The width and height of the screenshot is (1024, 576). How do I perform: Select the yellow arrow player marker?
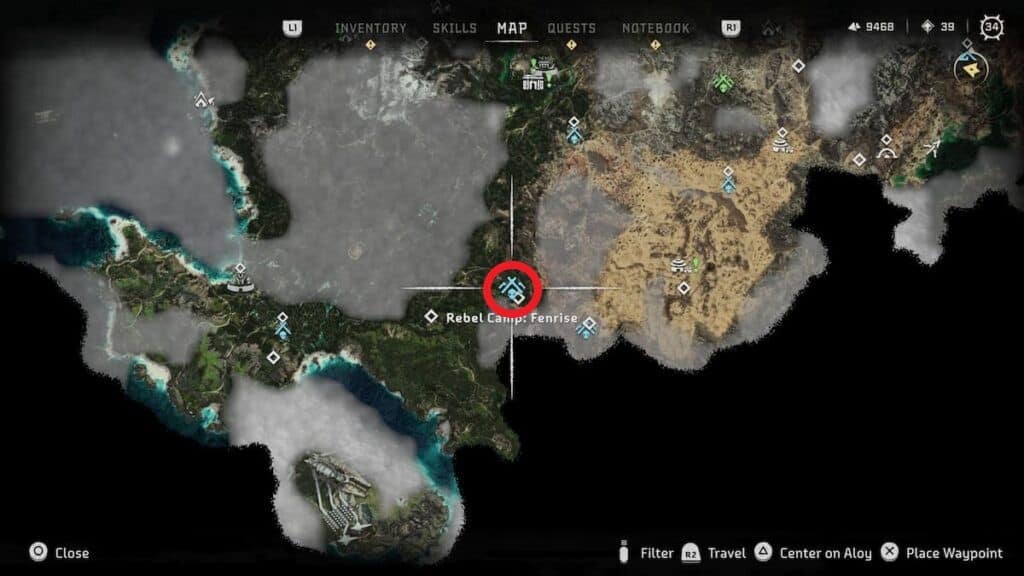[967, 68]
